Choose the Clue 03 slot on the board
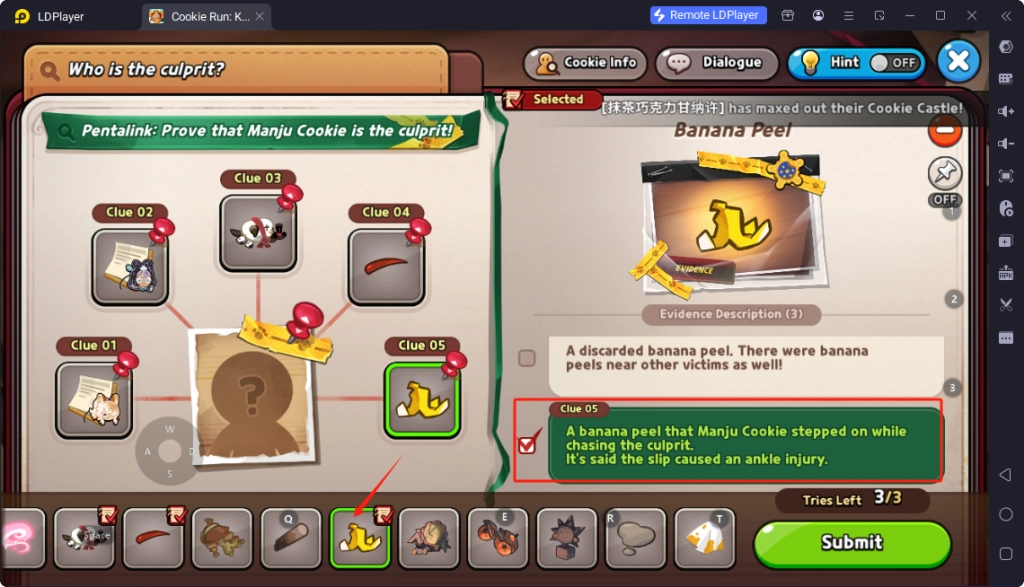Viewport: 1024px width, 587px height. pos(258,232)
